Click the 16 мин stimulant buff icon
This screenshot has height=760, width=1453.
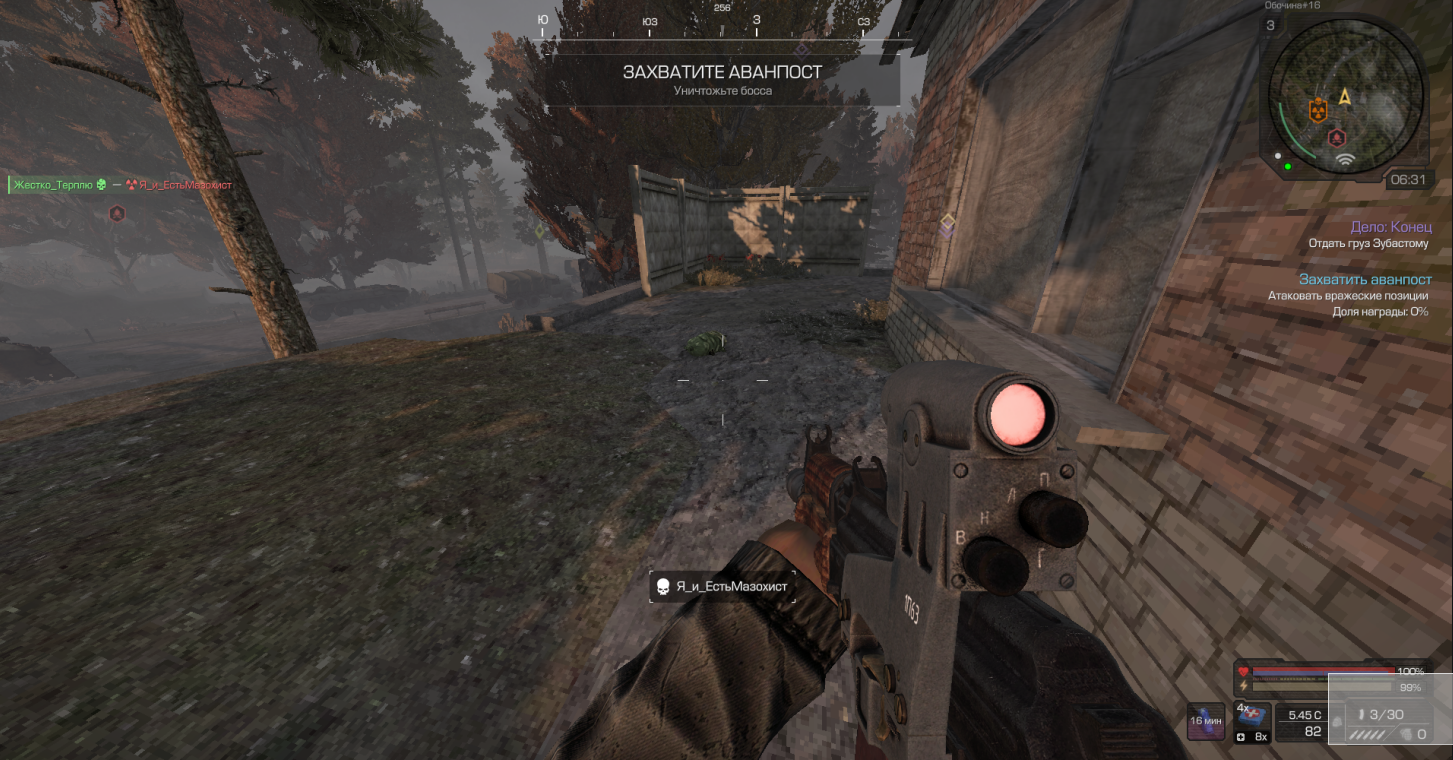click(x=1206, y=721)
